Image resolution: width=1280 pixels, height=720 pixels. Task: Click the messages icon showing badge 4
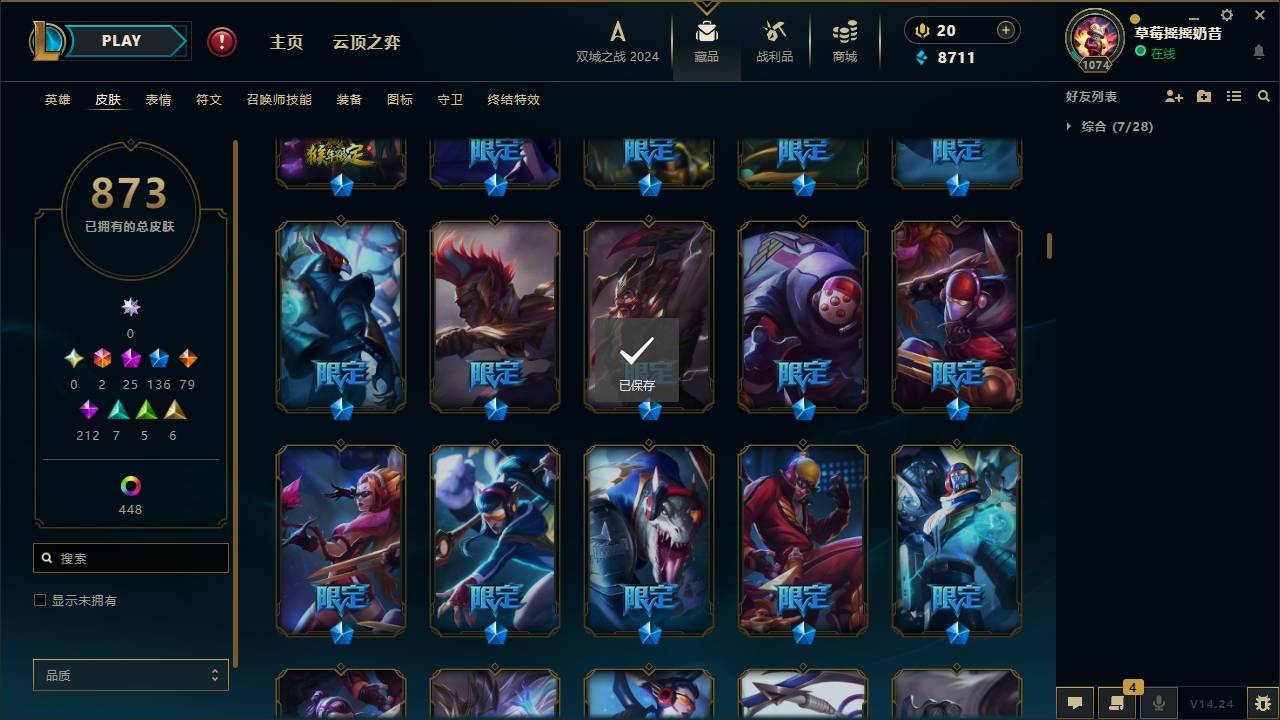(1117, 703)
